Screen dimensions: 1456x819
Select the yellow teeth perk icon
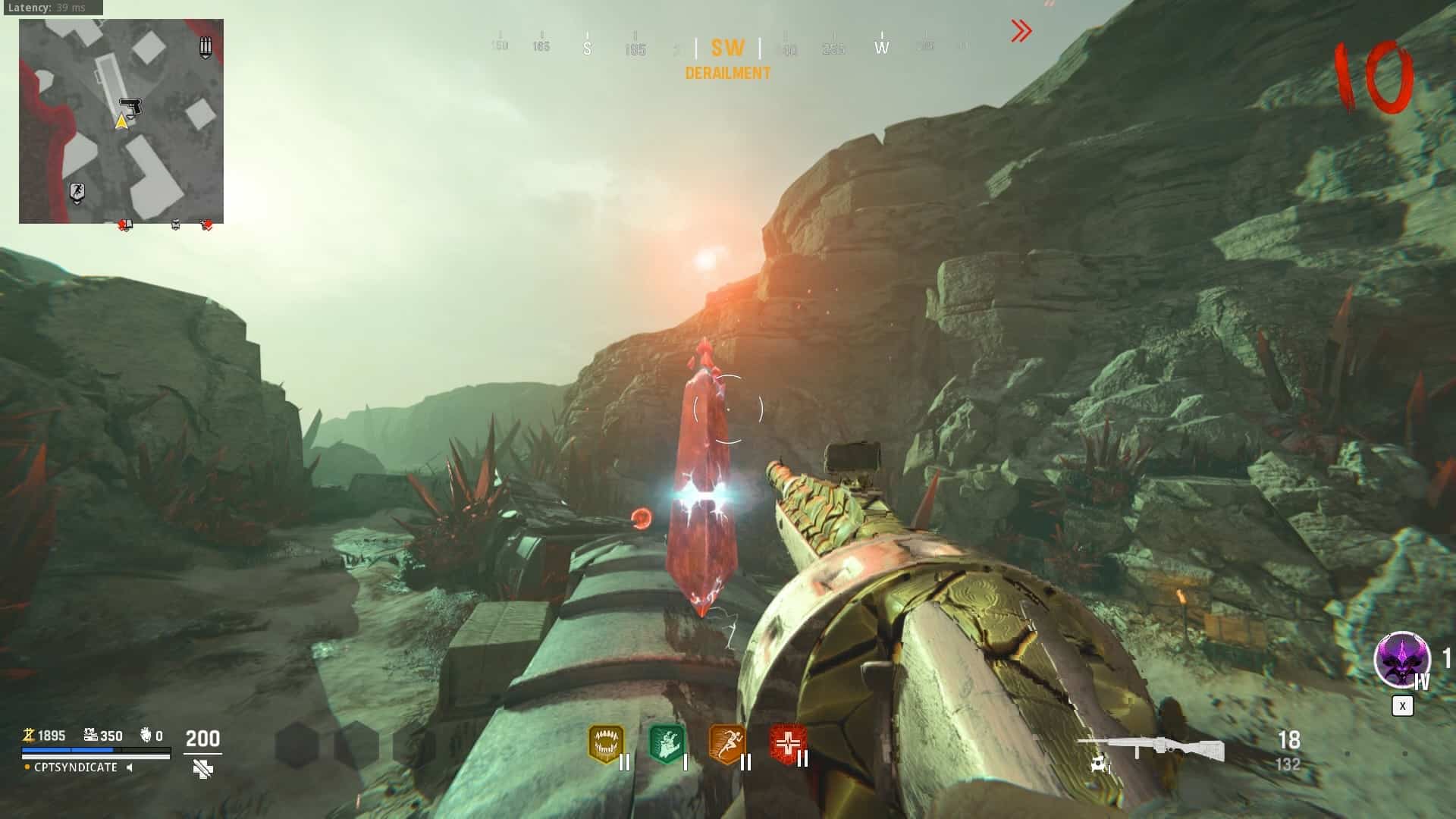coord(605,745)
